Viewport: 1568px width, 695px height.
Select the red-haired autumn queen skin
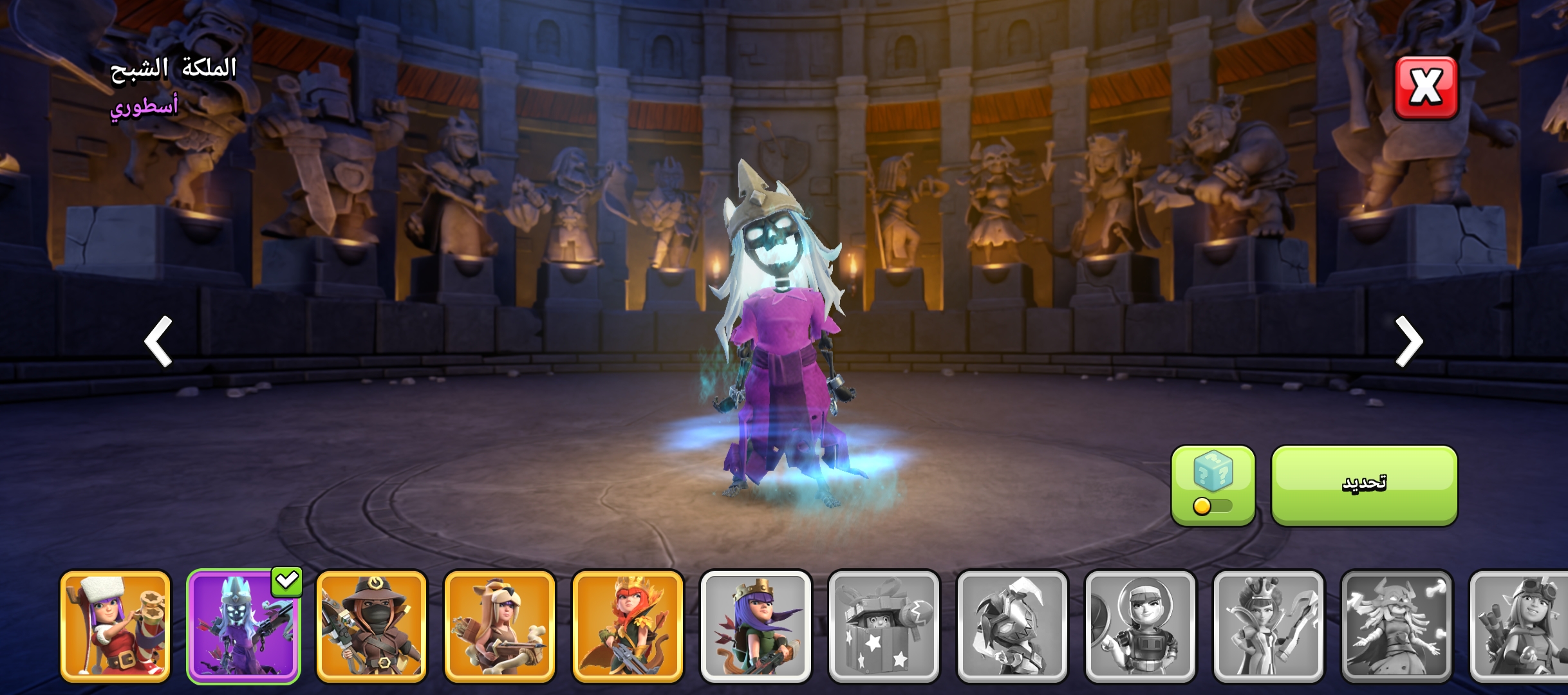(x=628, y=626)
